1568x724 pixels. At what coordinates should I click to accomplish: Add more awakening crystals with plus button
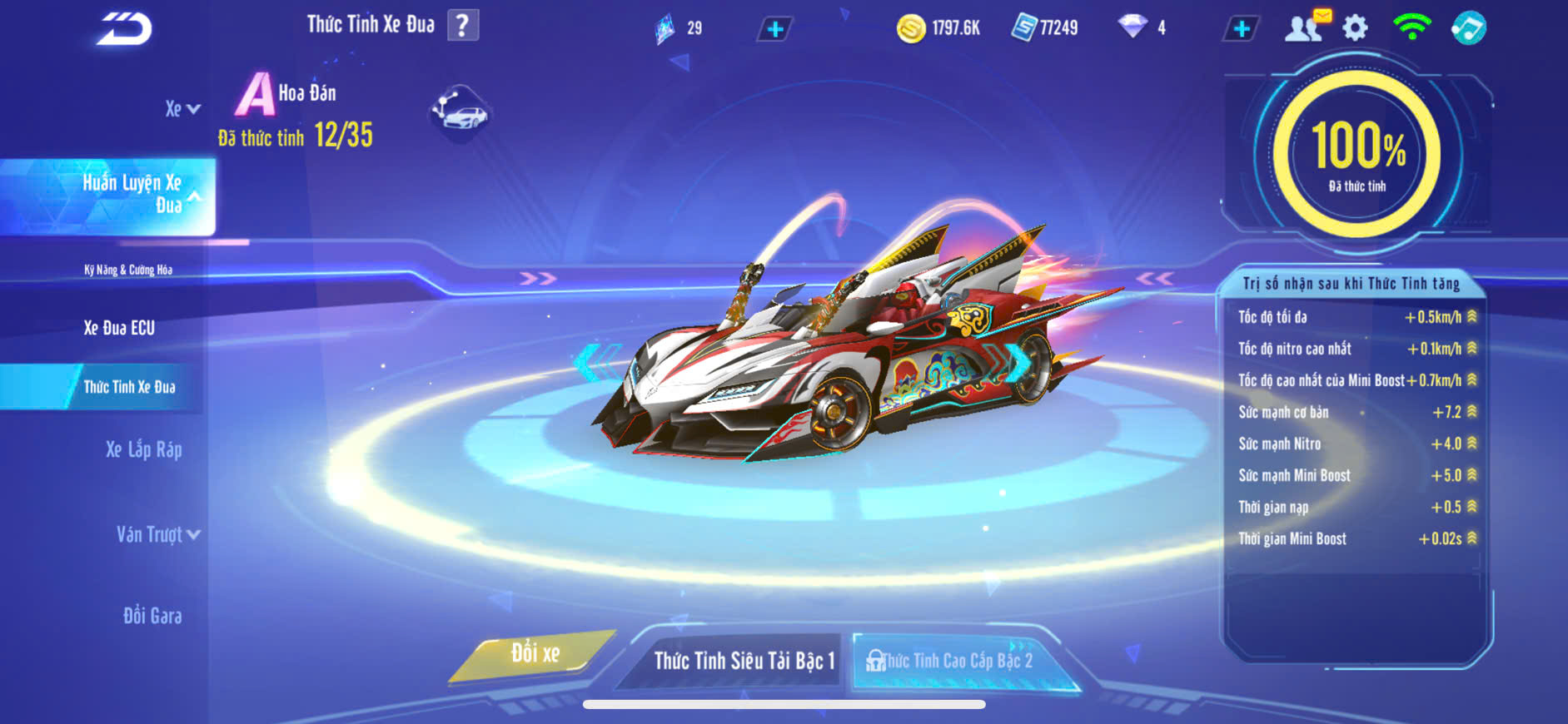click(774, 29)
